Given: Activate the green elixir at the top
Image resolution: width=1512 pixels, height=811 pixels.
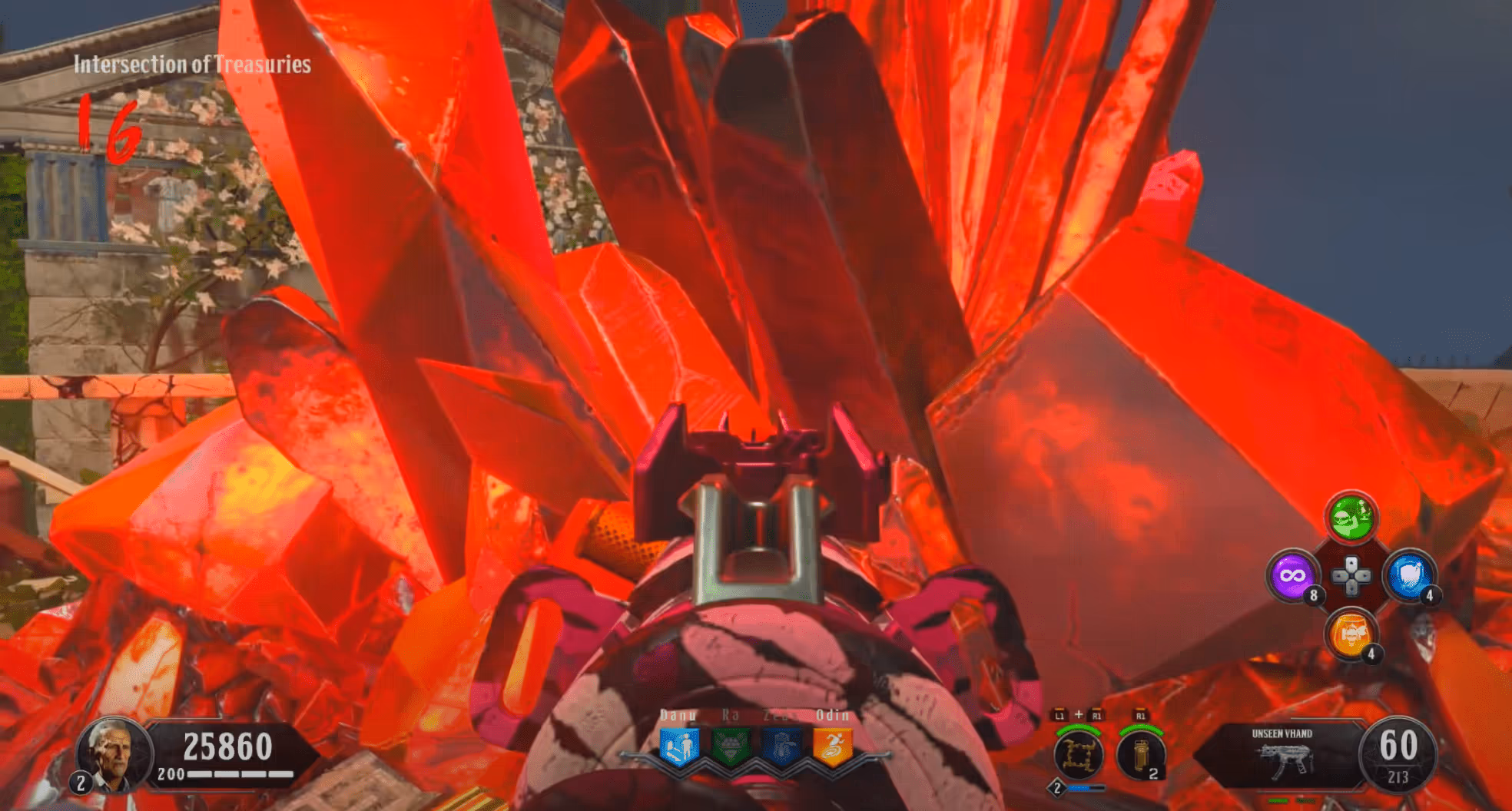Looking at the screenshot, I should pyautogui.click(x=1351, y=518).
